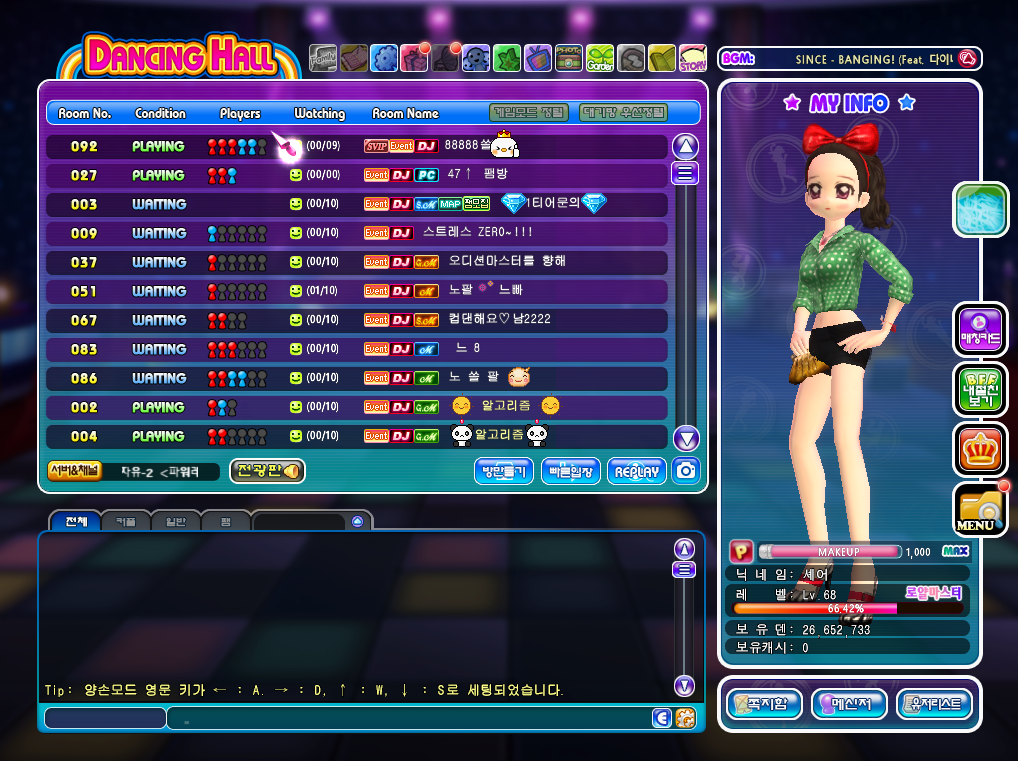Open the crown icon on the right sidebar
The image size is (1018, 761).
click(x=980, y=449)
